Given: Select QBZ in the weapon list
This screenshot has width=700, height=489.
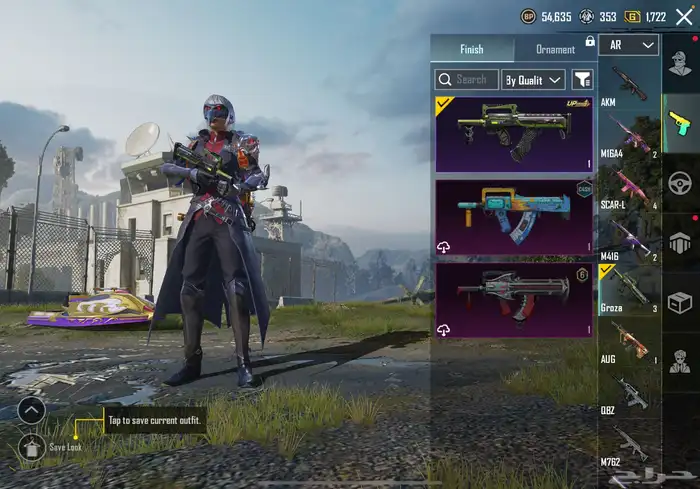Looking at the screenshot, I should pos(628,395).
